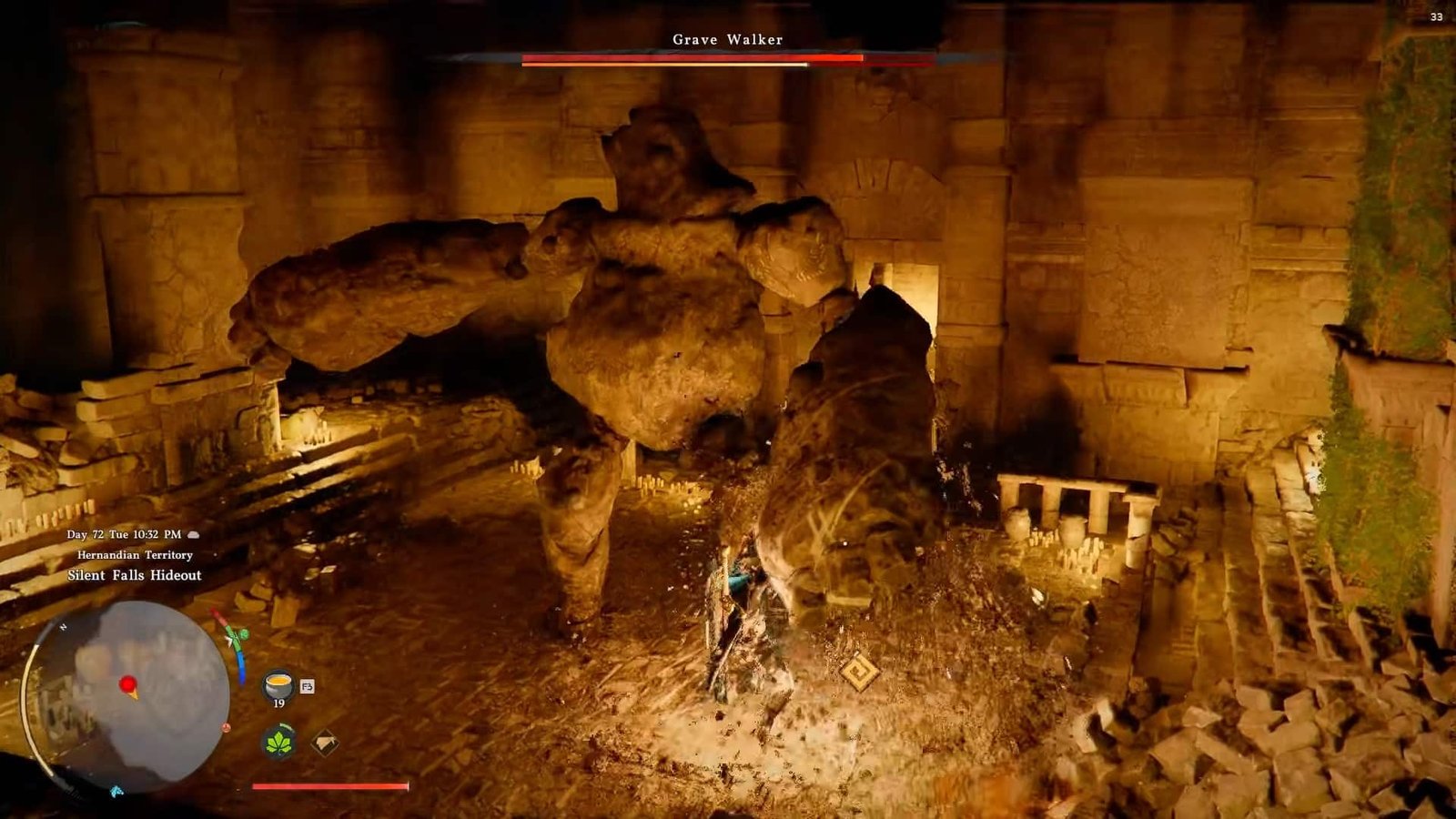Click the red player marker on minimap
This screenshot has height=819, width=1456.
128,684
